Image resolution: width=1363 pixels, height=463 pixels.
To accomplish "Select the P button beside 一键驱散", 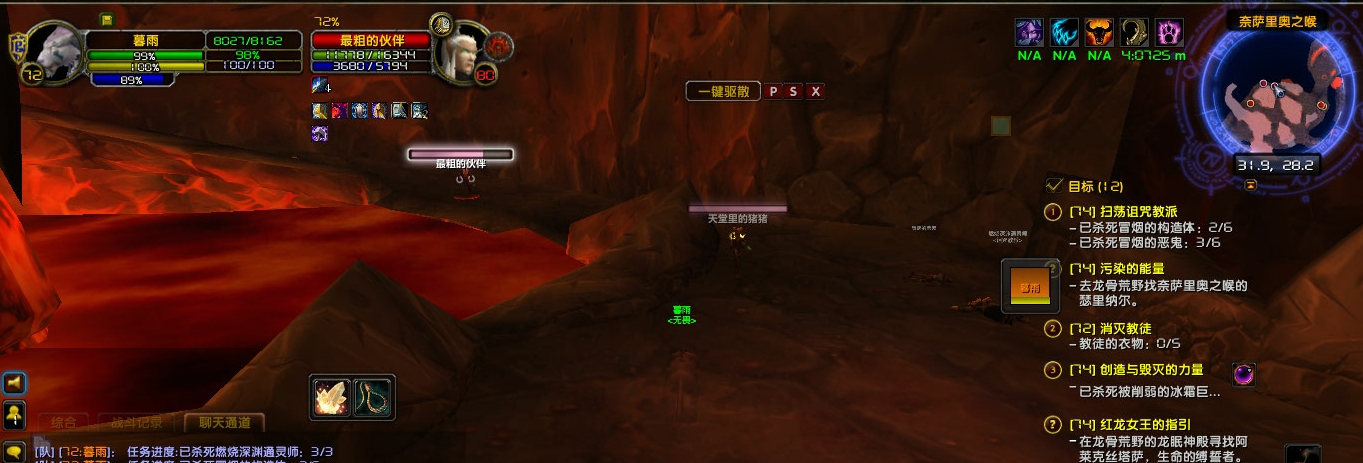I will [773, 91].
